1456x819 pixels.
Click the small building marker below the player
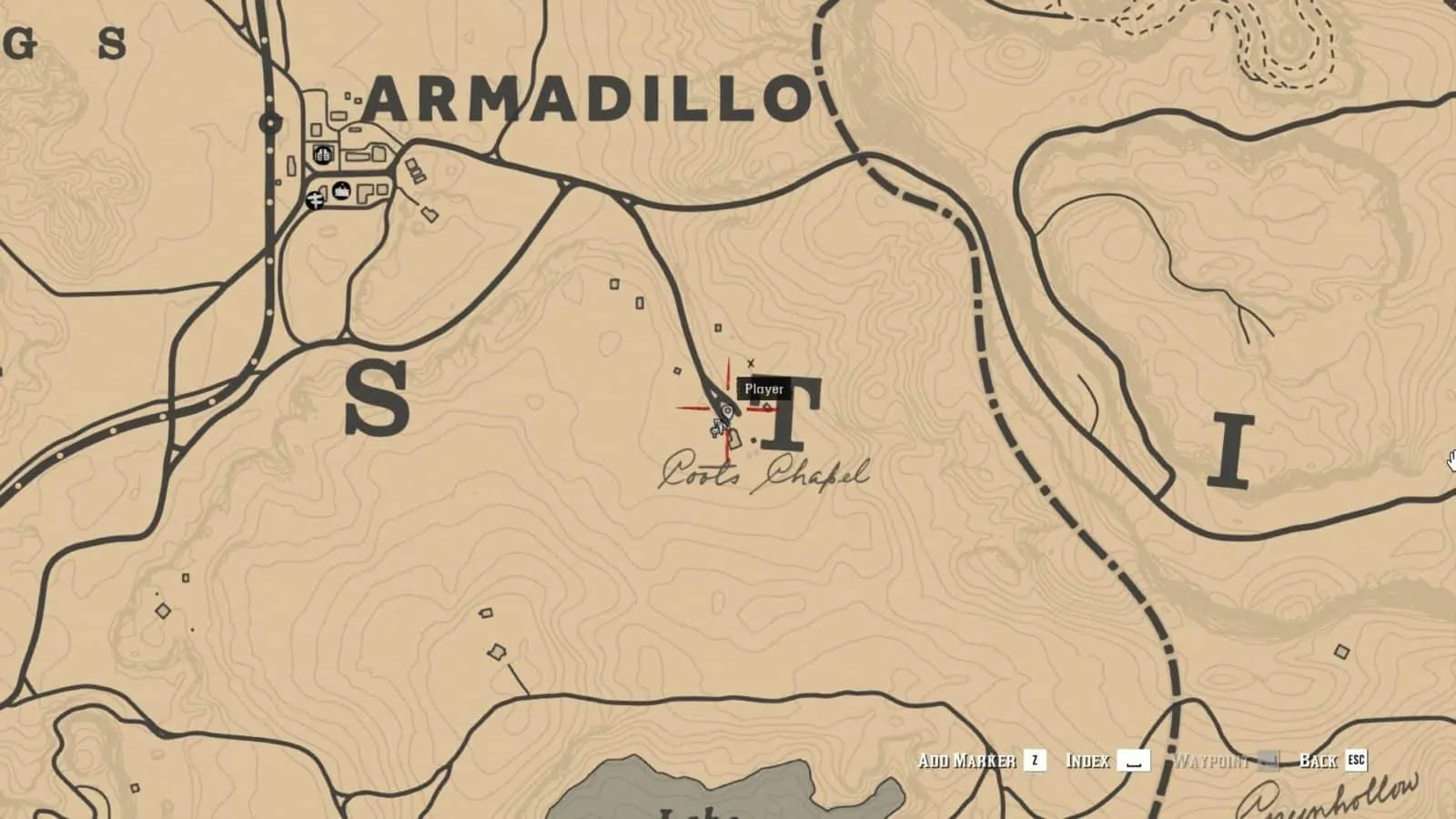click(x=734, y=438)
